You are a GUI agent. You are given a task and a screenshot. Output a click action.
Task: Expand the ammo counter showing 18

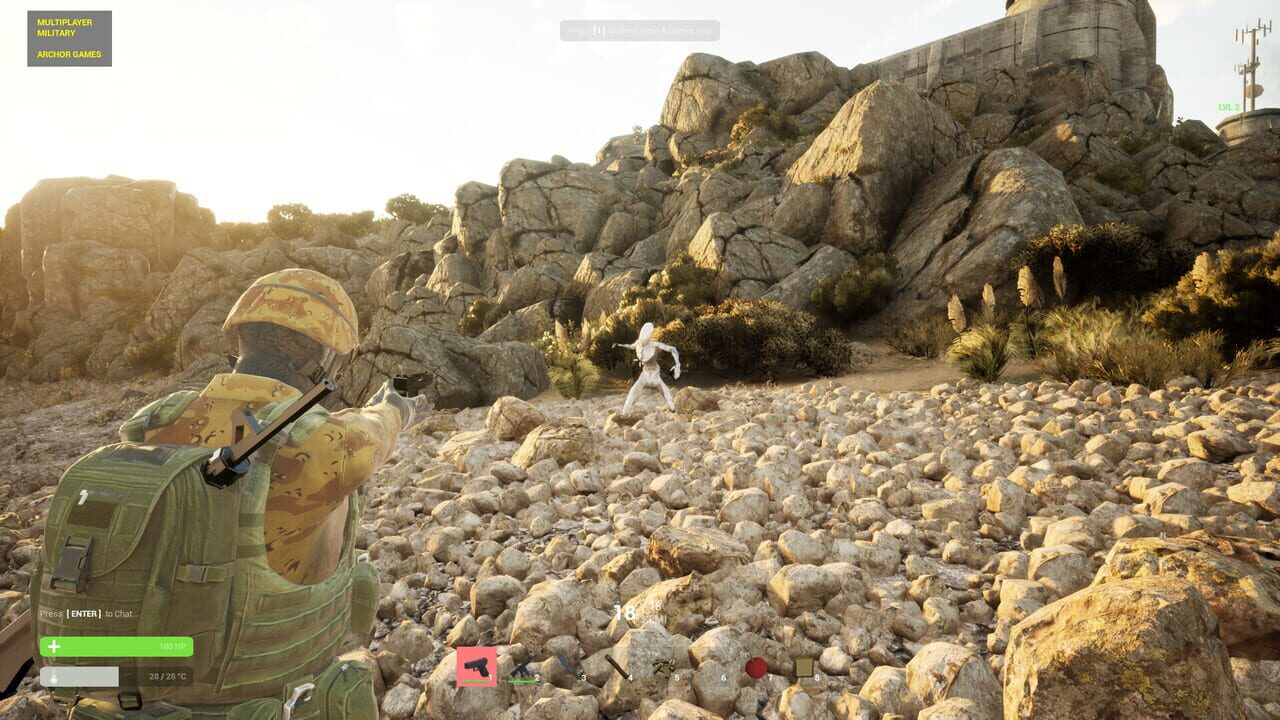[x=625, y=610]
